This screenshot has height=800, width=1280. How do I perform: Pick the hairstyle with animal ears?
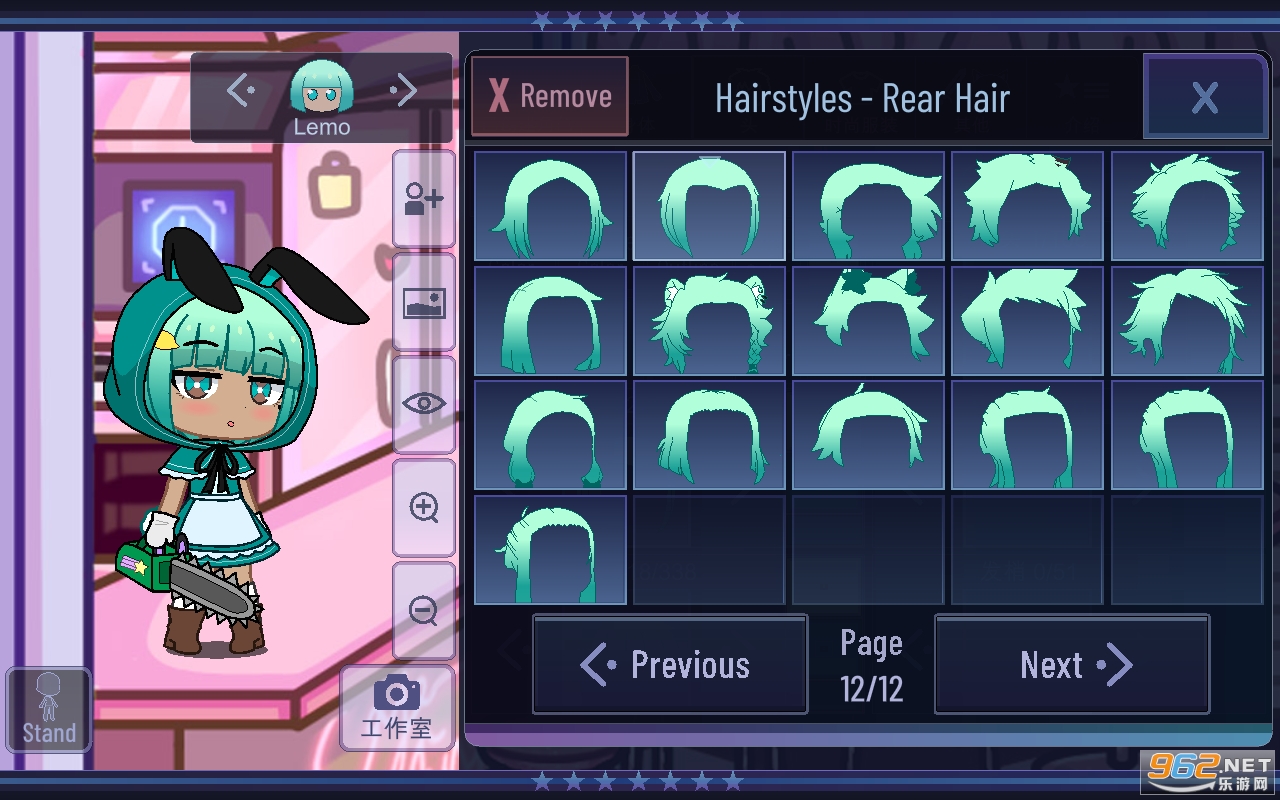pos(709,320)
